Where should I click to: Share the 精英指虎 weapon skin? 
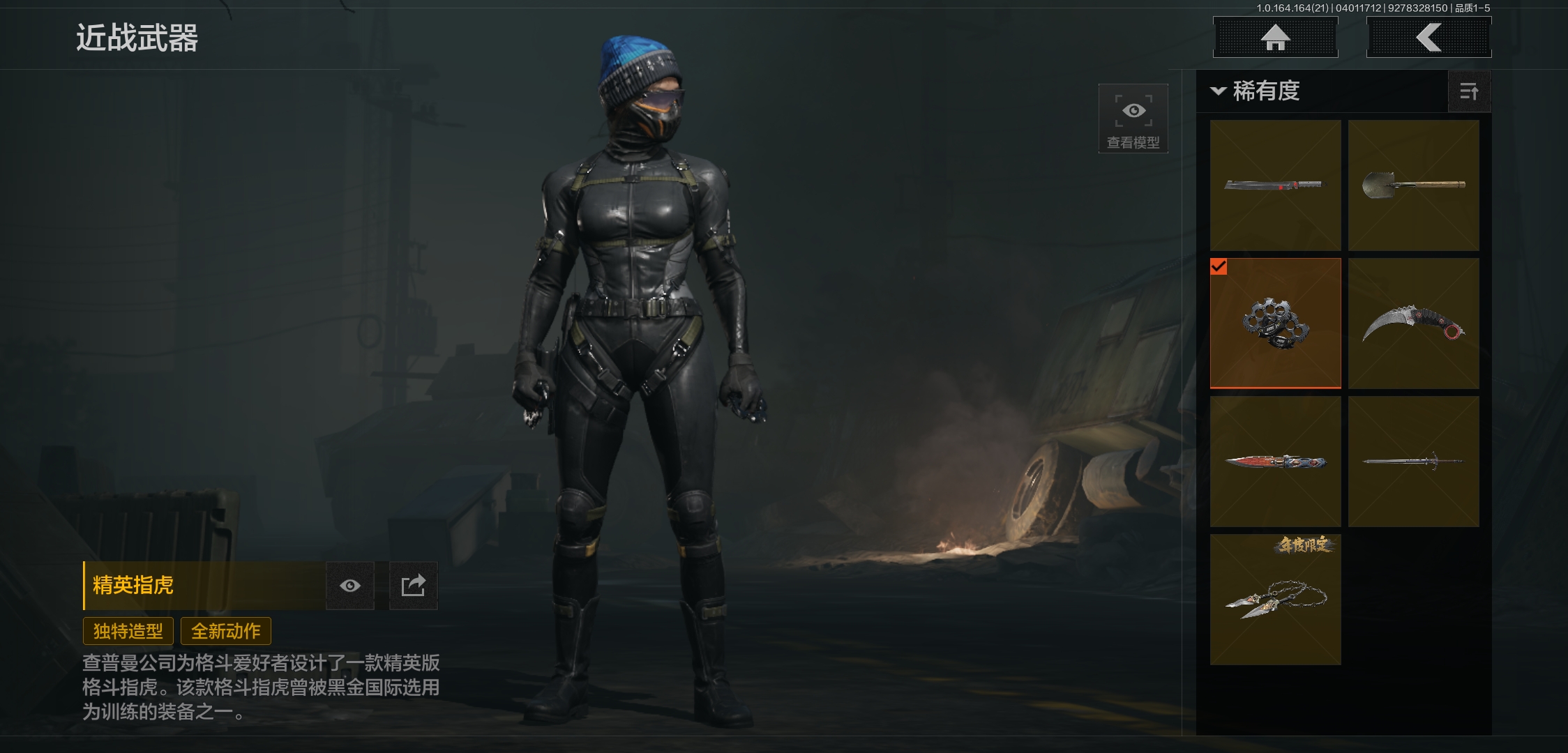click(x=413, y=586)
